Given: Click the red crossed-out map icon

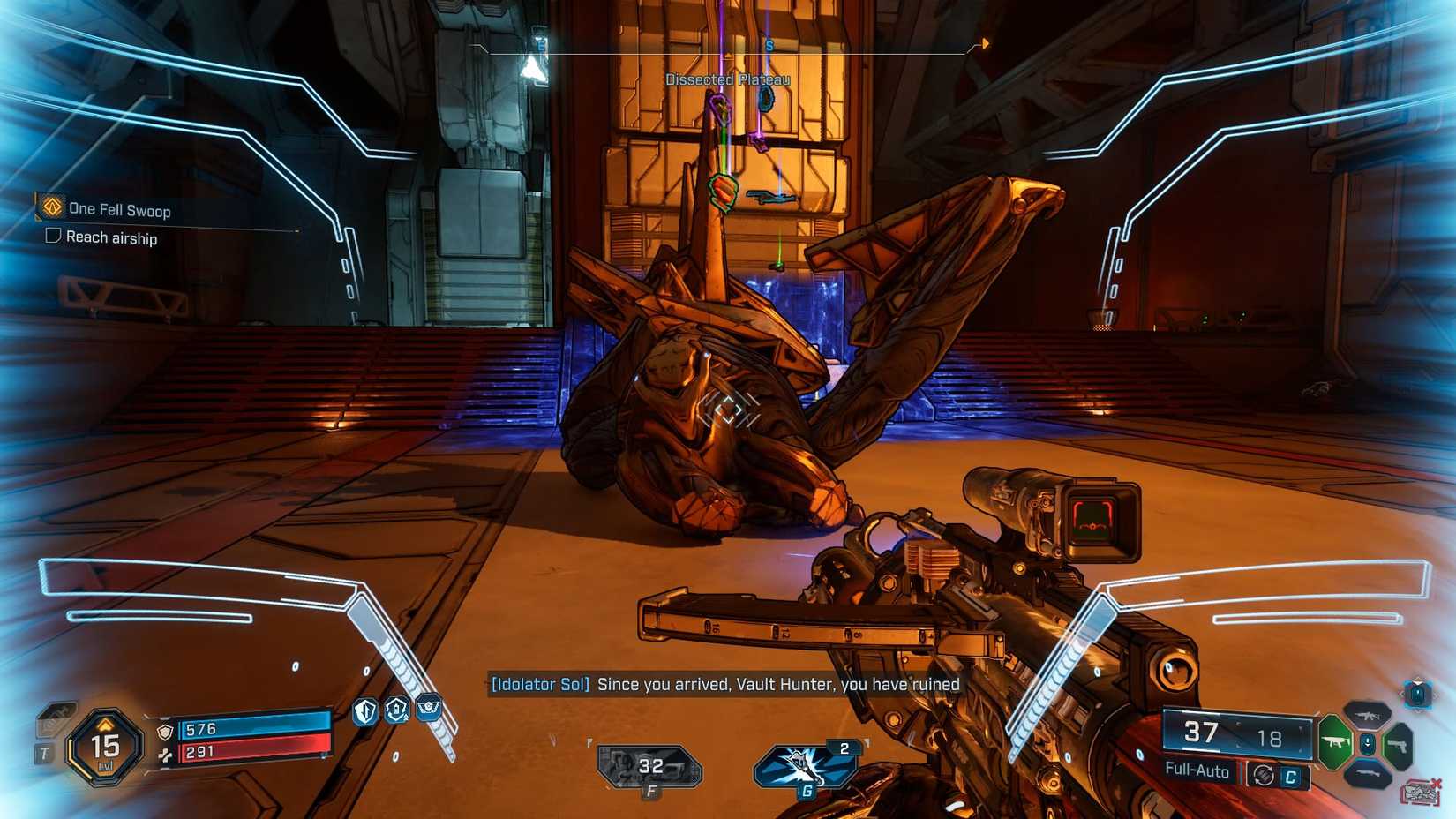Looking at the screenshot, I should pos(1420,792).
